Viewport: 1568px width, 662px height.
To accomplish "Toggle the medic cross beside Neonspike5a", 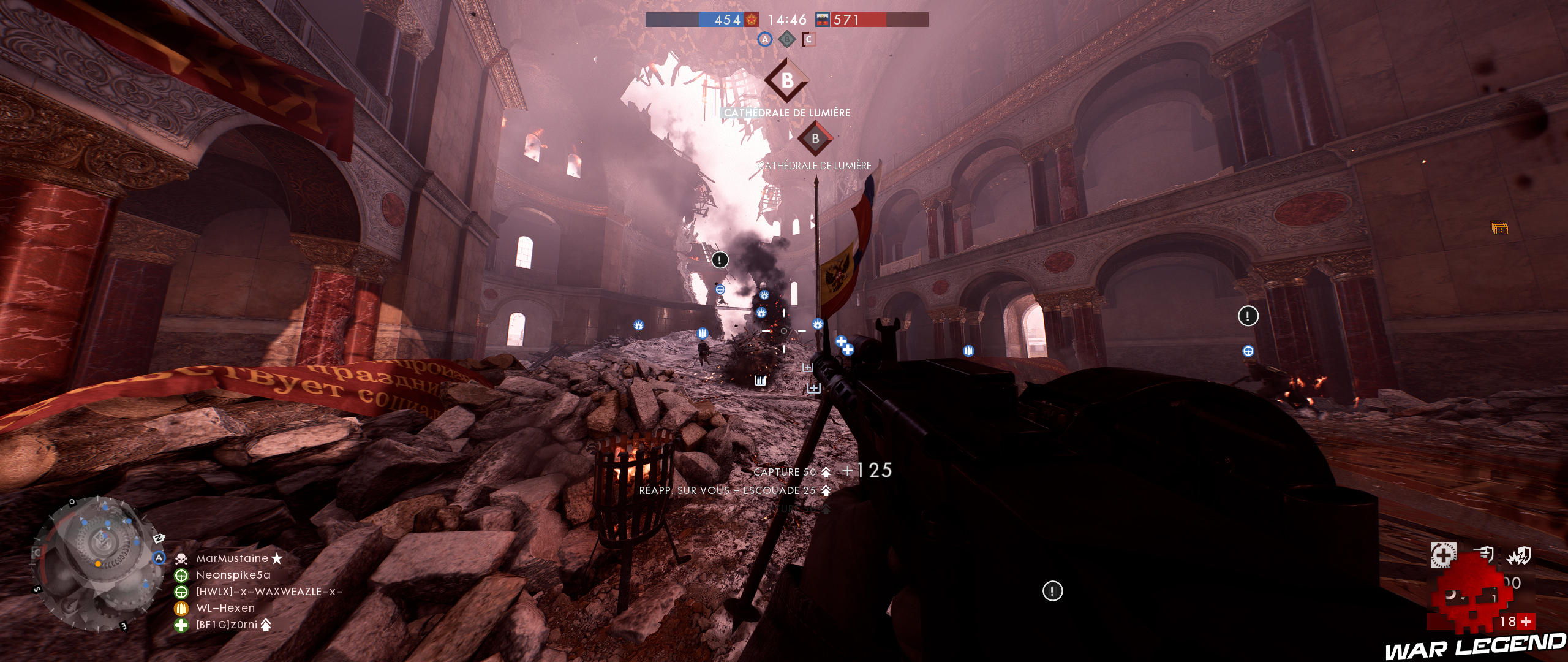I will point(181,576).
